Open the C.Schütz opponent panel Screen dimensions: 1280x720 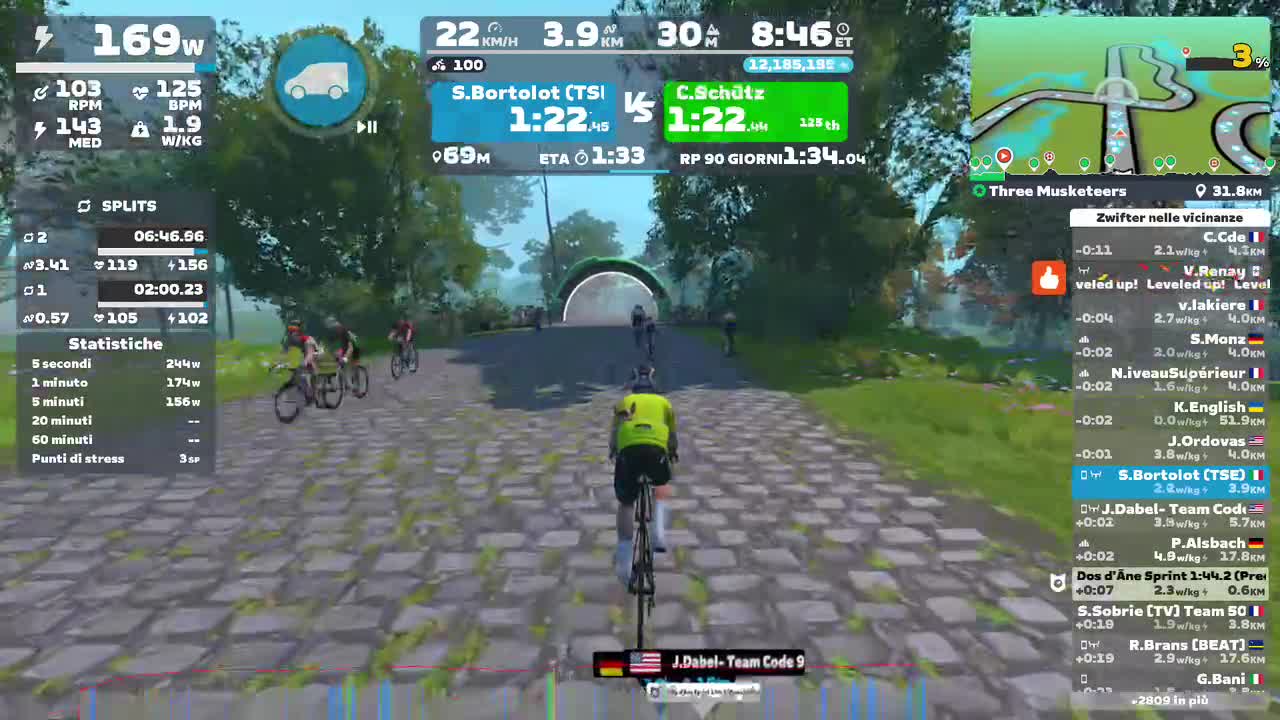755,110
